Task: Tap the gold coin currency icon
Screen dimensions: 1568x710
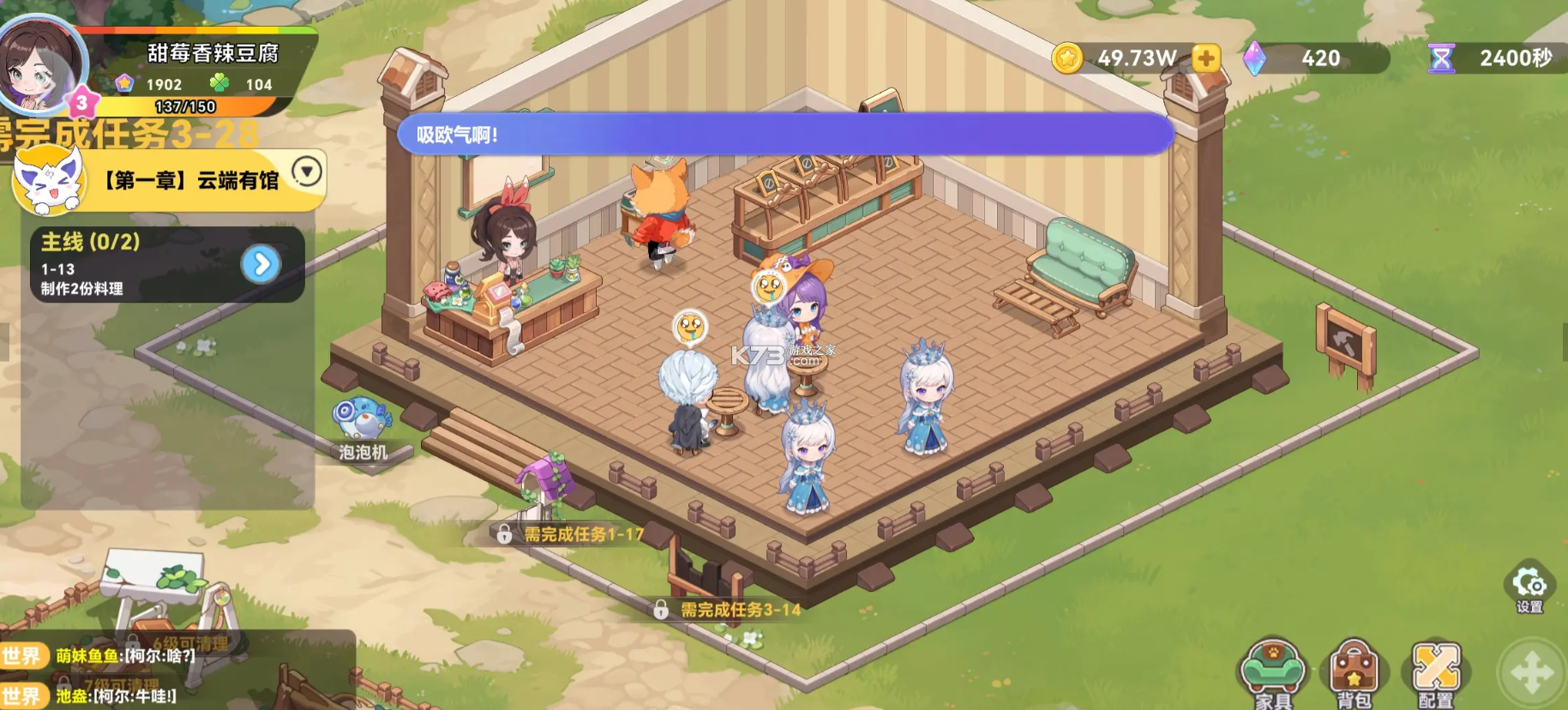Action: tap(1067, 58)
